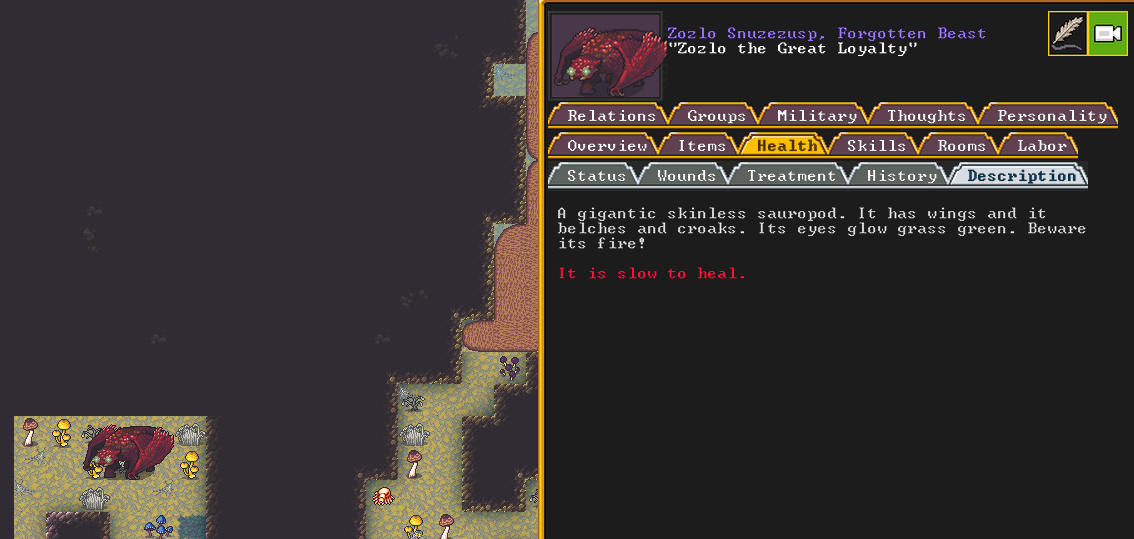Switch to the Labor tab
Image resolution: width=1134 pixels, height=539 pixels.
1041,146
